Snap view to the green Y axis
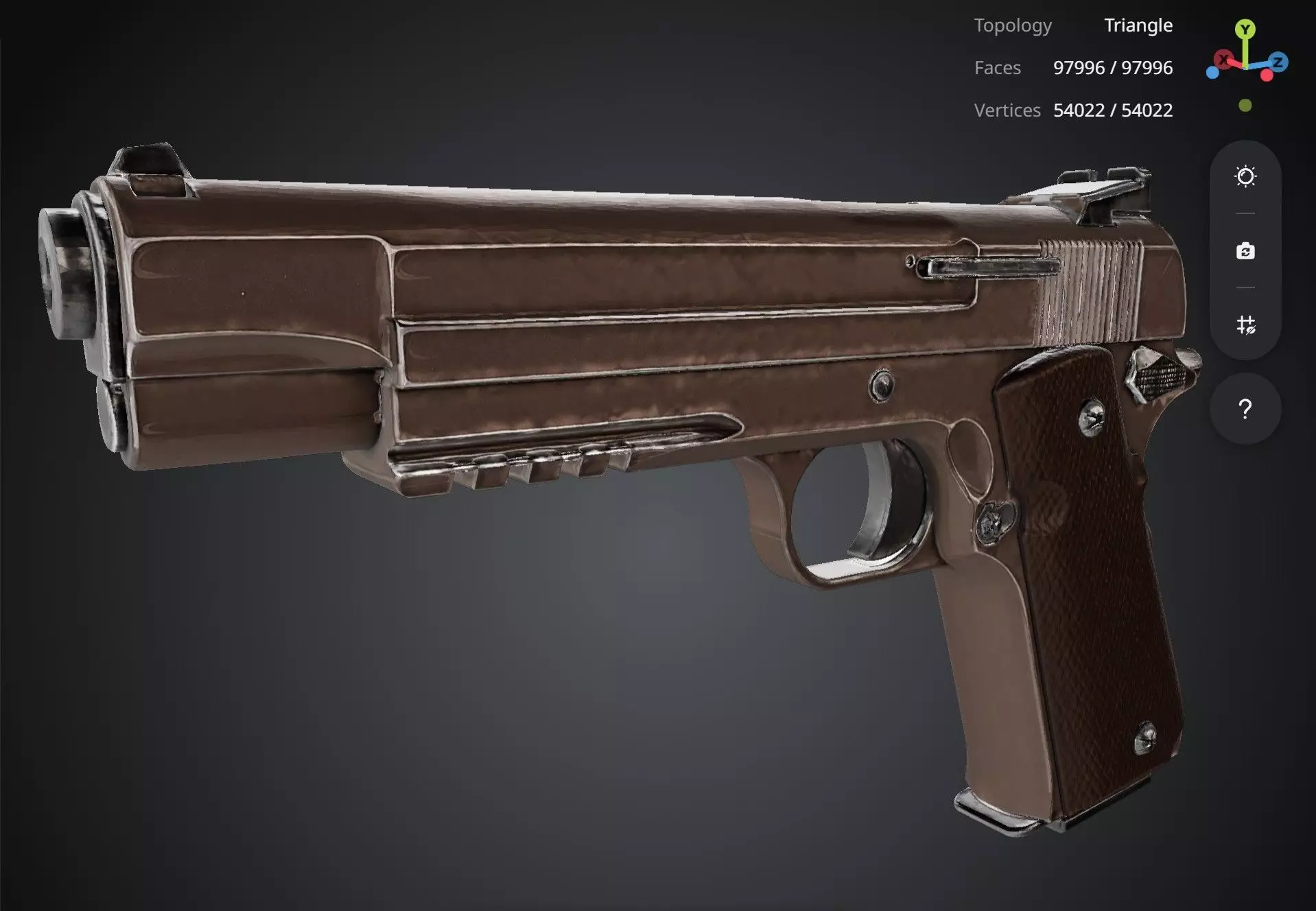Image resolution: width=1316 pixels, height=911 pixels. (1245, 29)
